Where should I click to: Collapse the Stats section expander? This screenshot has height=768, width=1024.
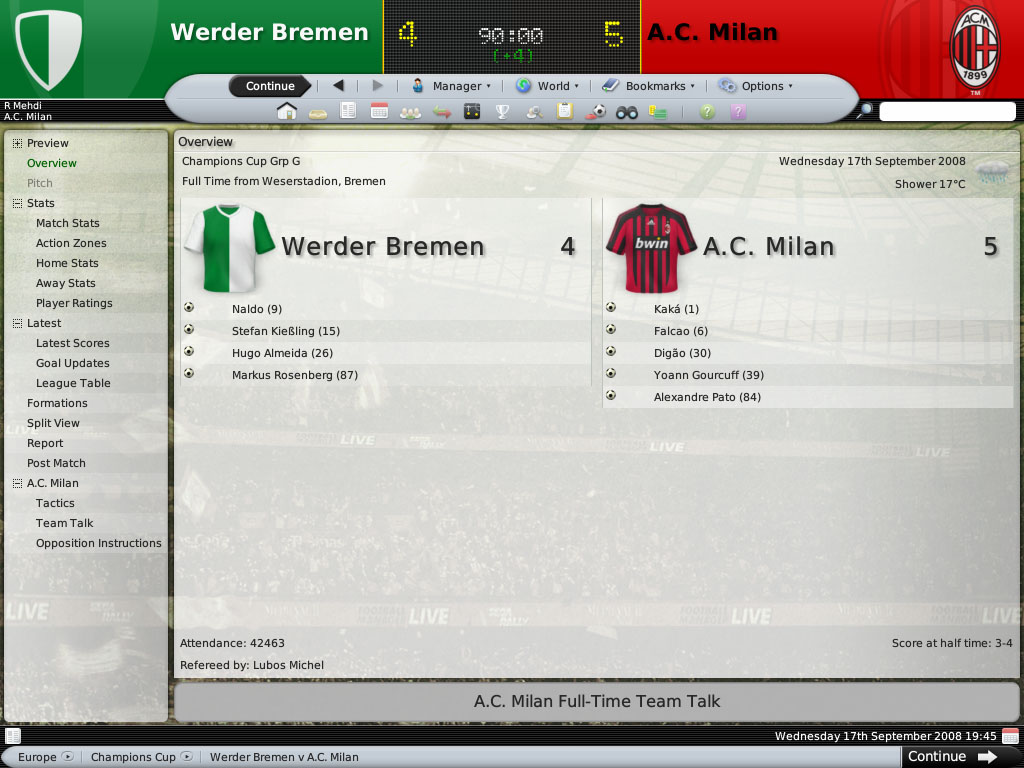(x=17, y=203)
